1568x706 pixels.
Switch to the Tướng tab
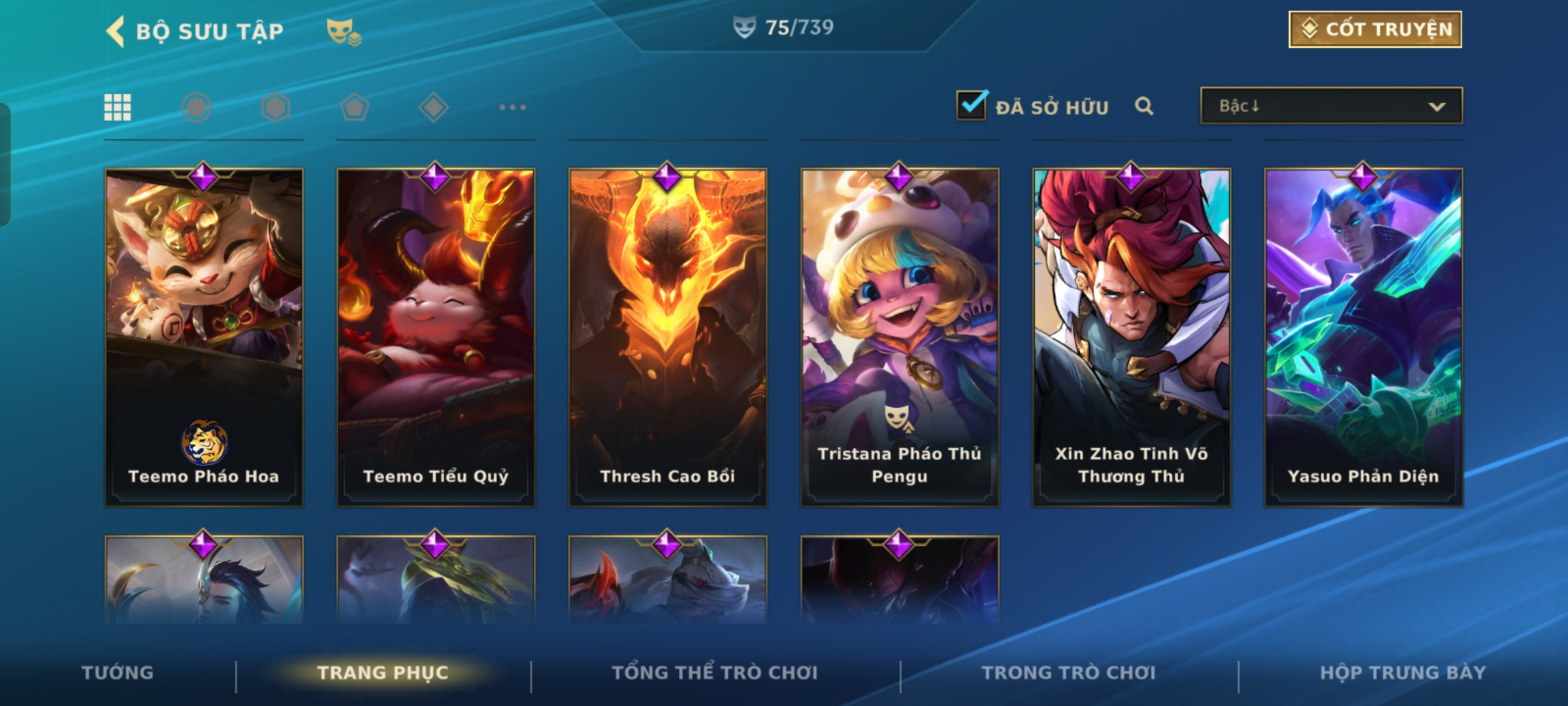[118, 673]
